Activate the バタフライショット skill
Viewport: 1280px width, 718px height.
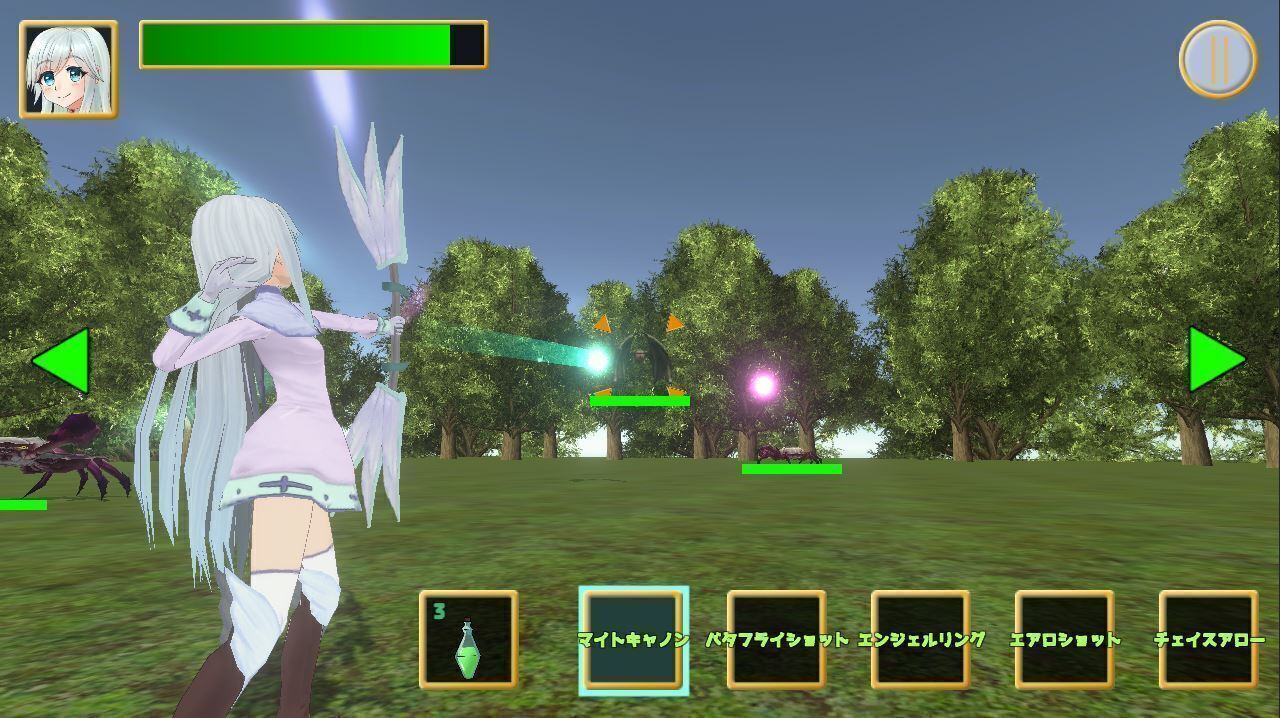point(776,640)
